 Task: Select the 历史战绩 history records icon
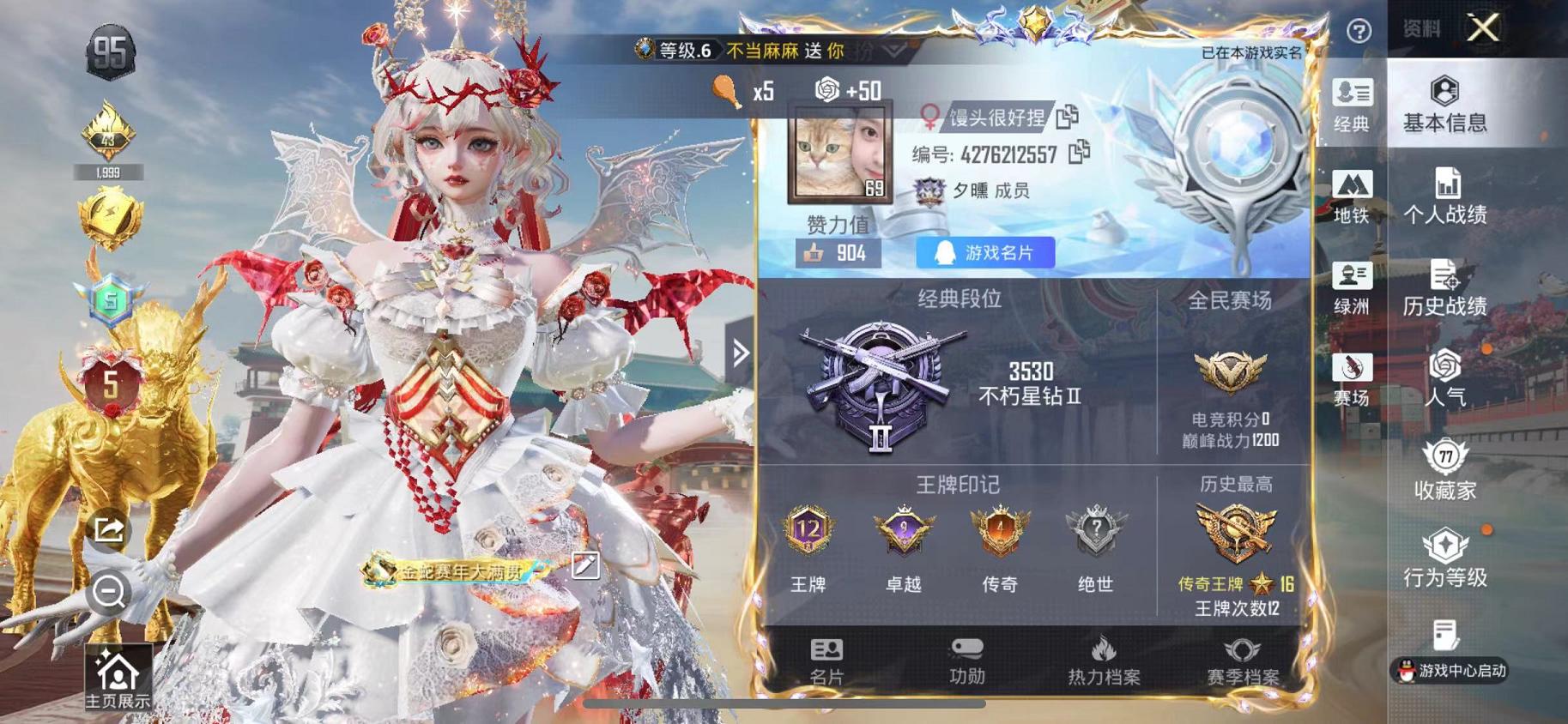pos(1448,290)
